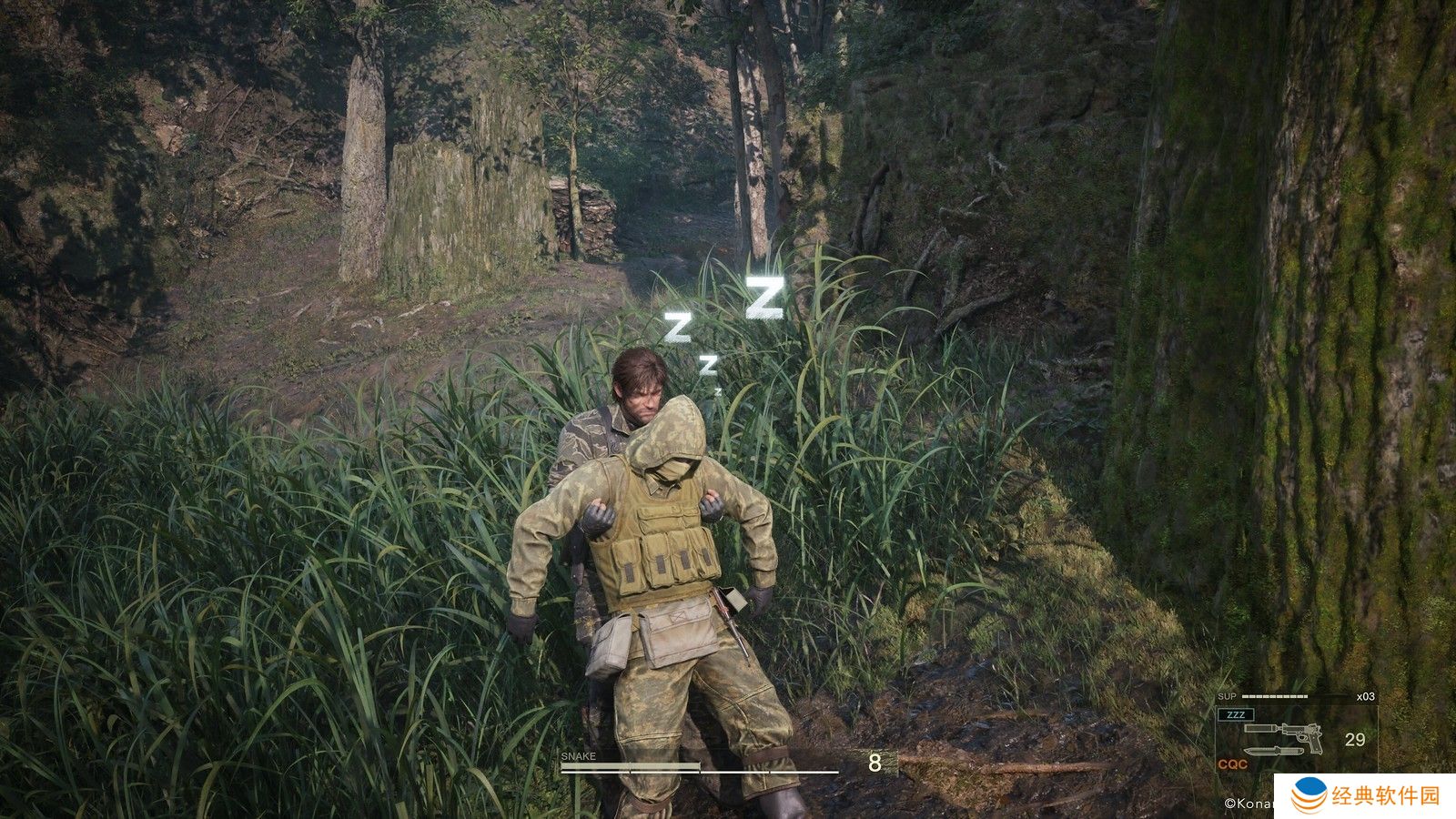
Task: Click the ZZZ ammo type tag
Action: coord(1236,714)
